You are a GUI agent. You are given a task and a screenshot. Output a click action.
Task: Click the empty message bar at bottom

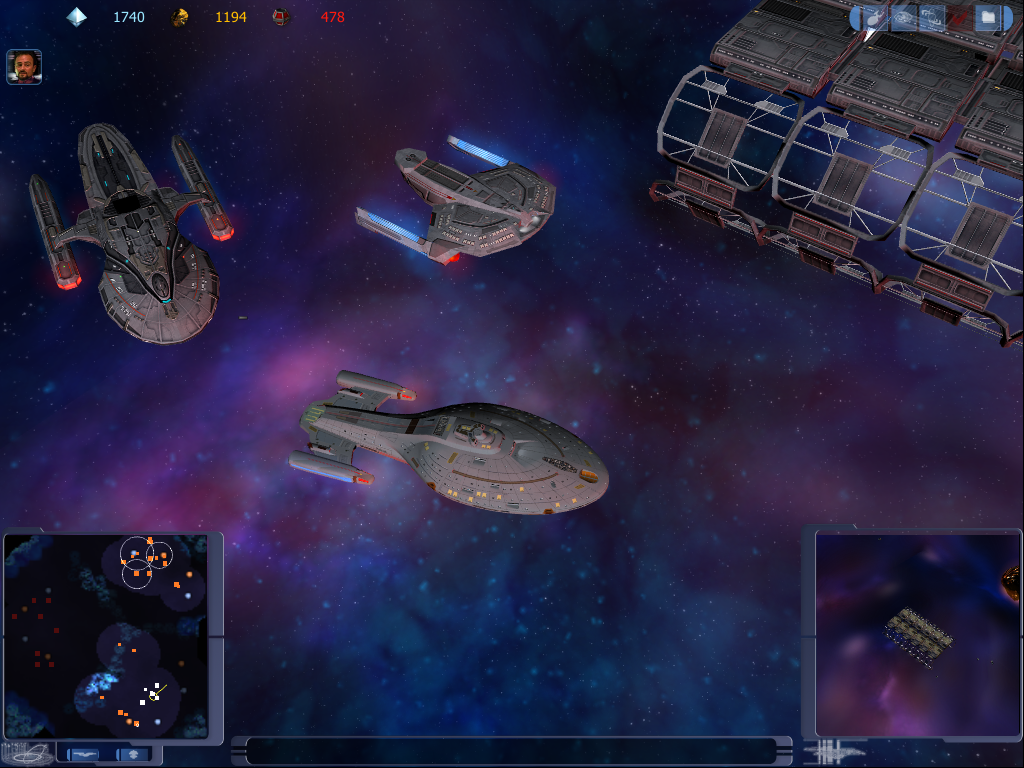510,750
